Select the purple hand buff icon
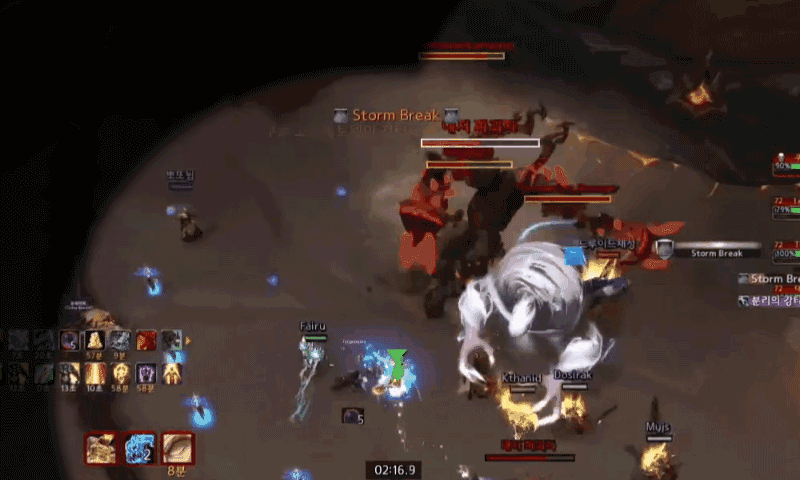The image size is (800, 480). [147, 373]
